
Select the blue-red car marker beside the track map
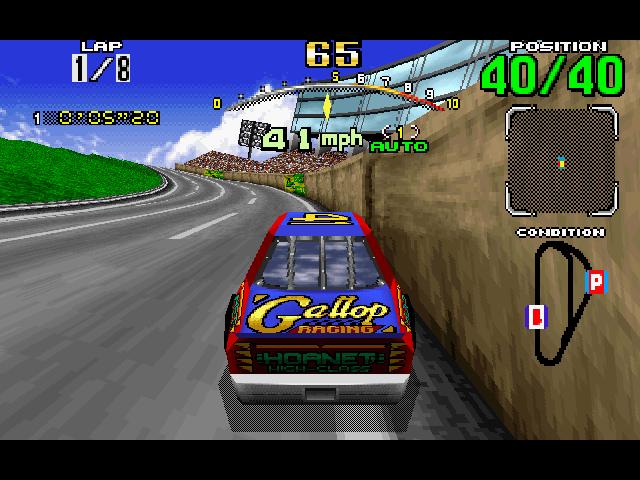536,316
